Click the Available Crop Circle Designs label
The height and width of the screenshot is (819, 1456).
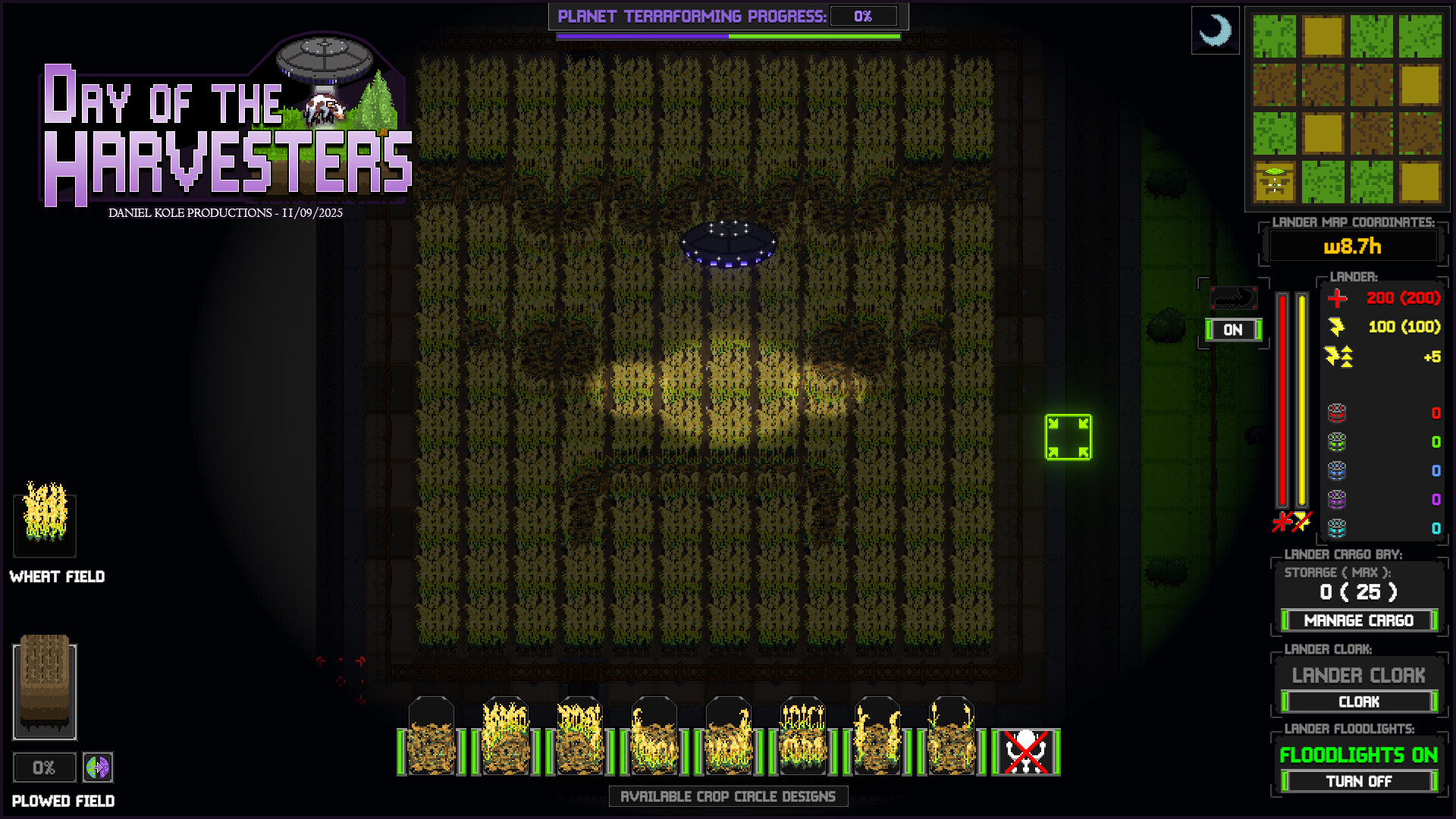727,796
